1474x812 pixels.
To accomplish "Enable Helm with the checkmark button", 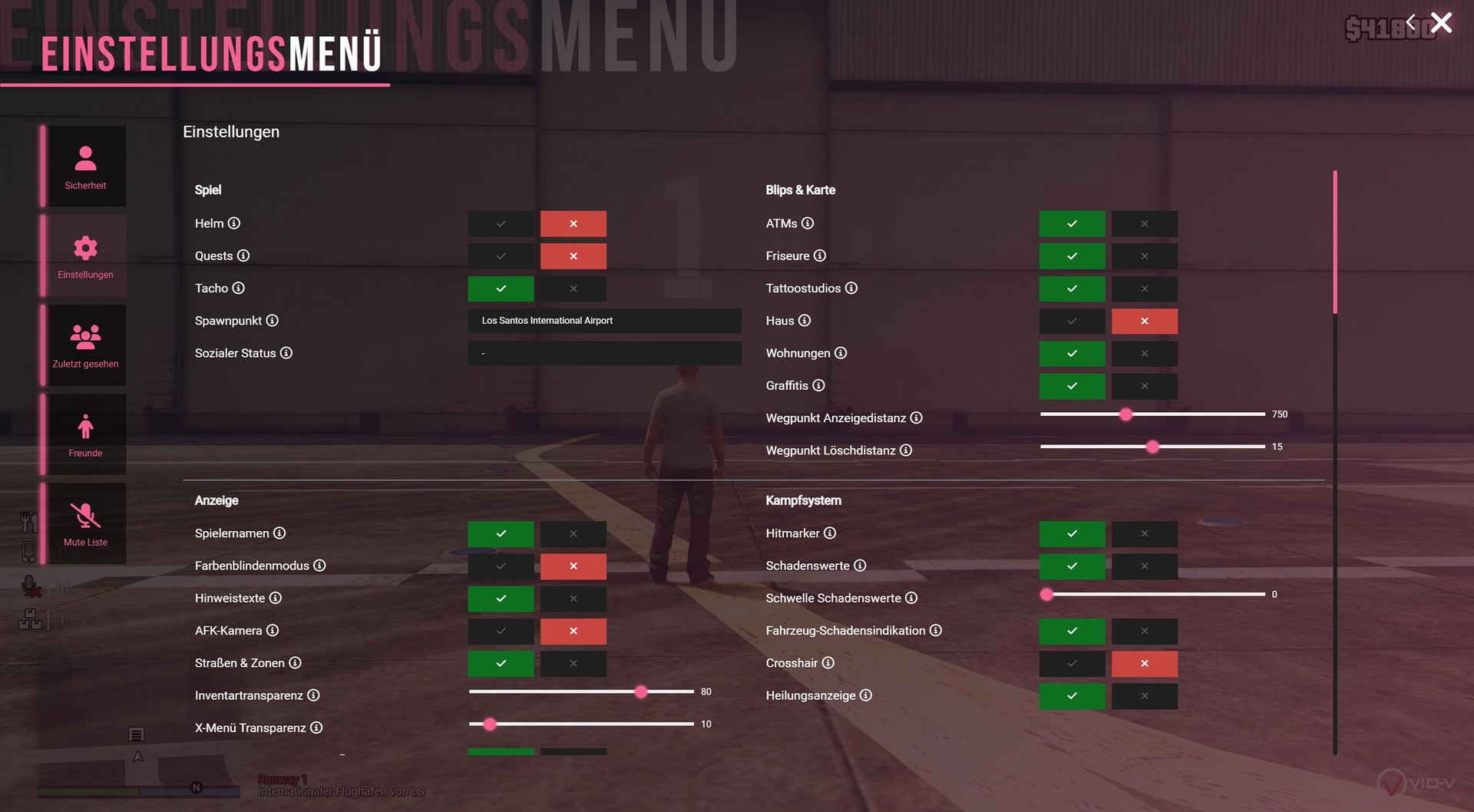I will 501,224.
